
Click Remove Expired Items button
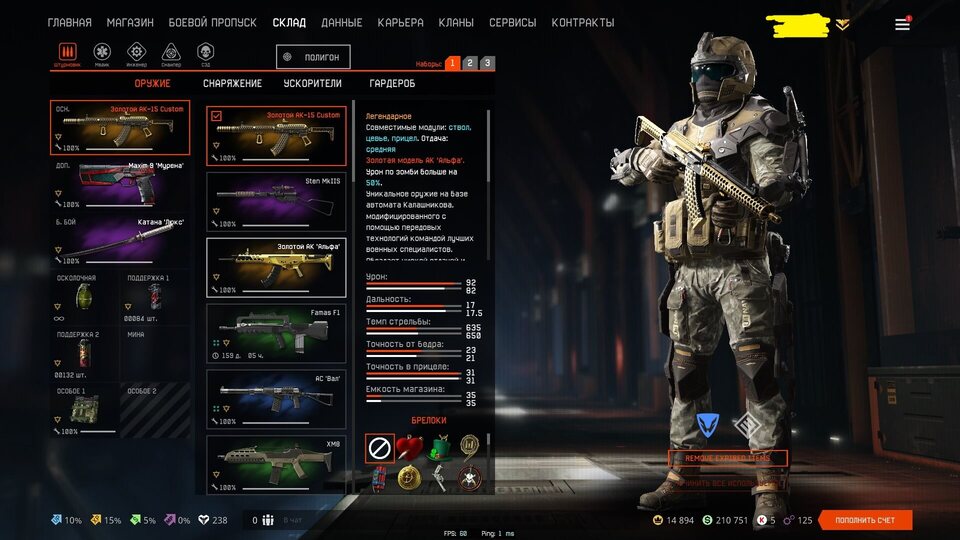(728, 458)
